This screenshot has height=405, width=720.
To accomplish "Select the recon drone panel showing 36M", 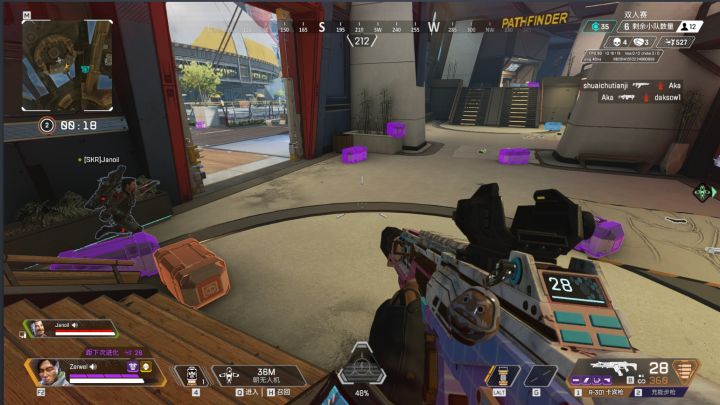I will coord(264,376).
